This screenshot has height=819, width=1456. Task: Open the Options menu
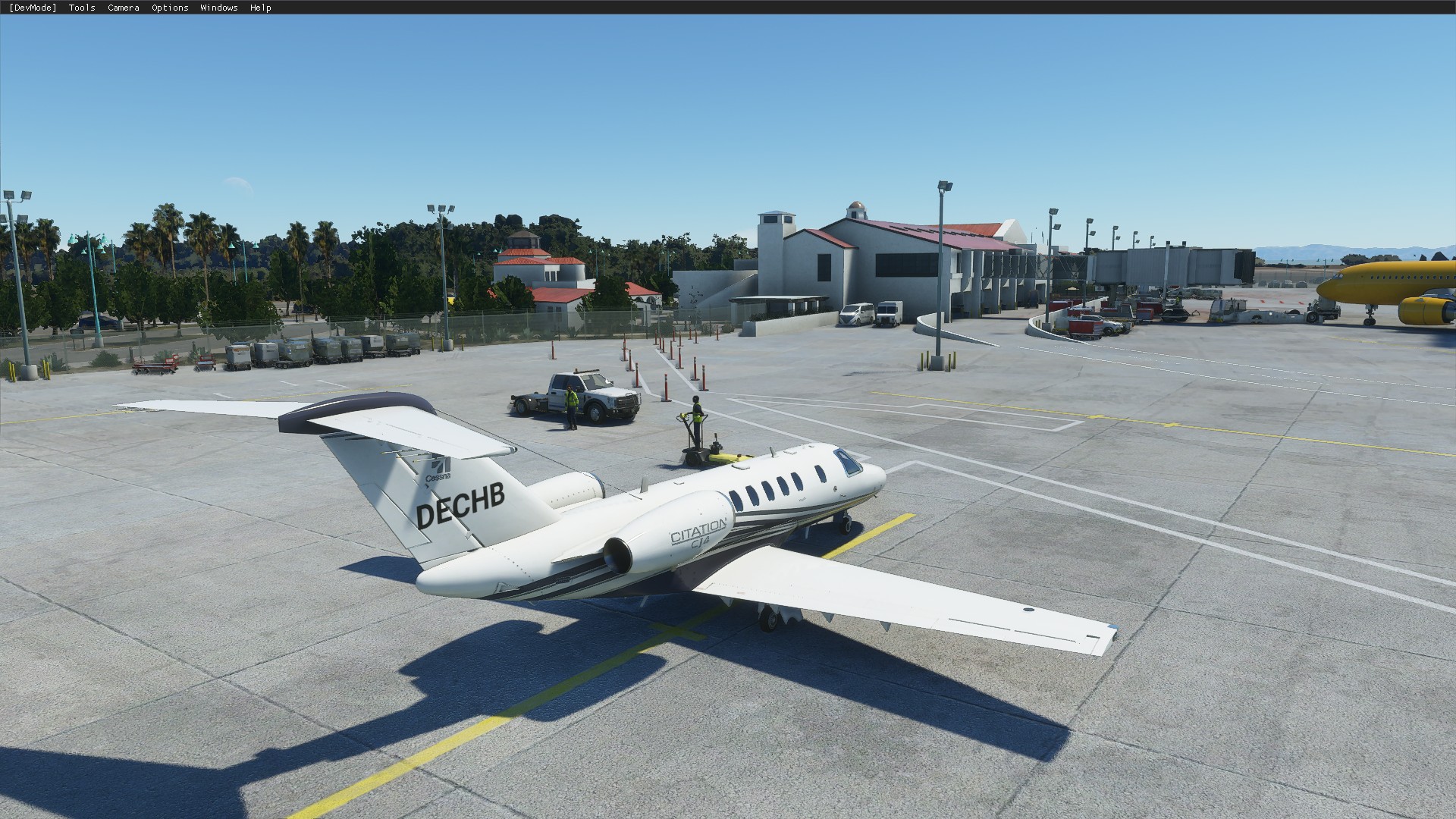(x=170, y=8)
